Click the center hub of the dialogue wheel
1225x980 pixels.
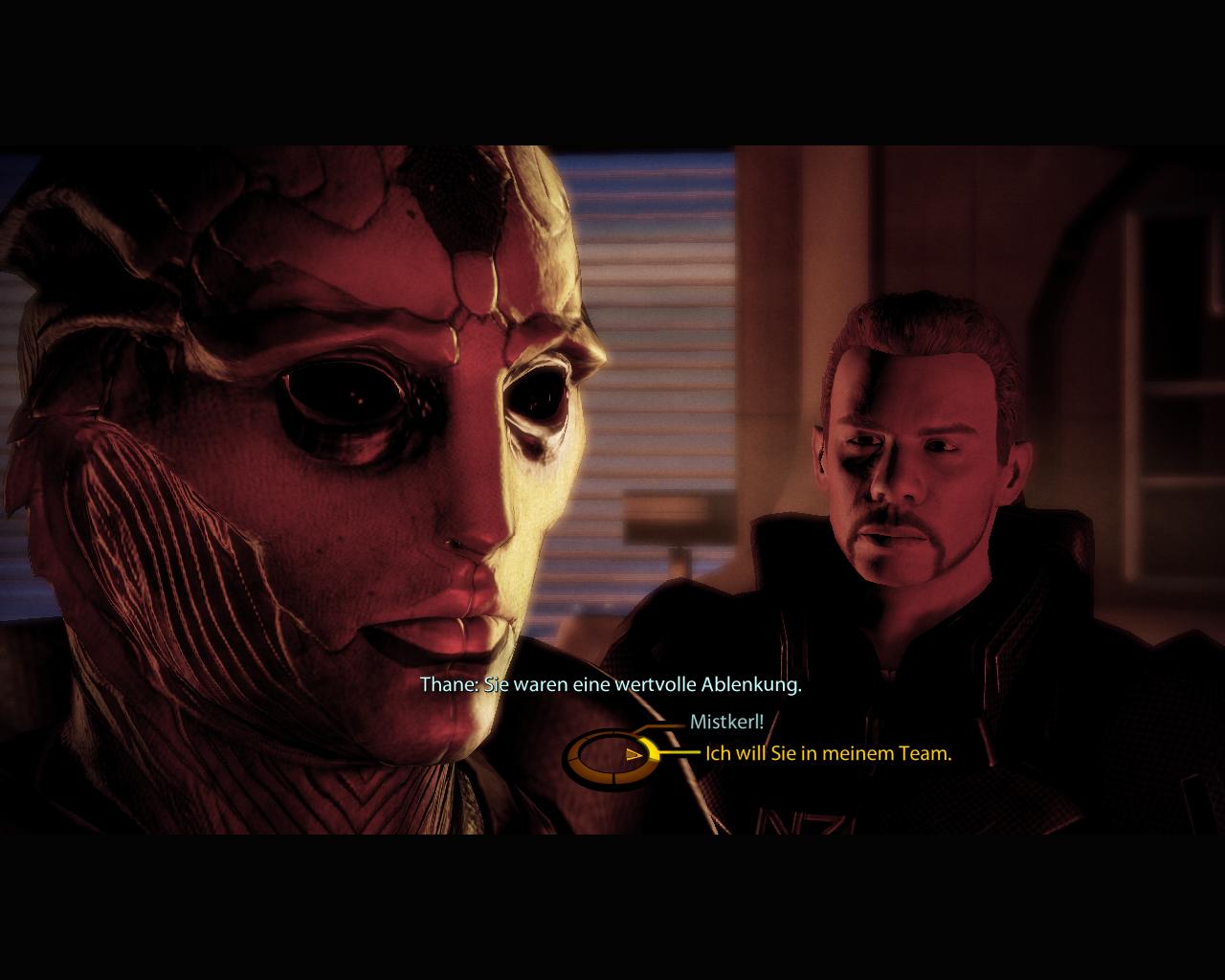613,757
